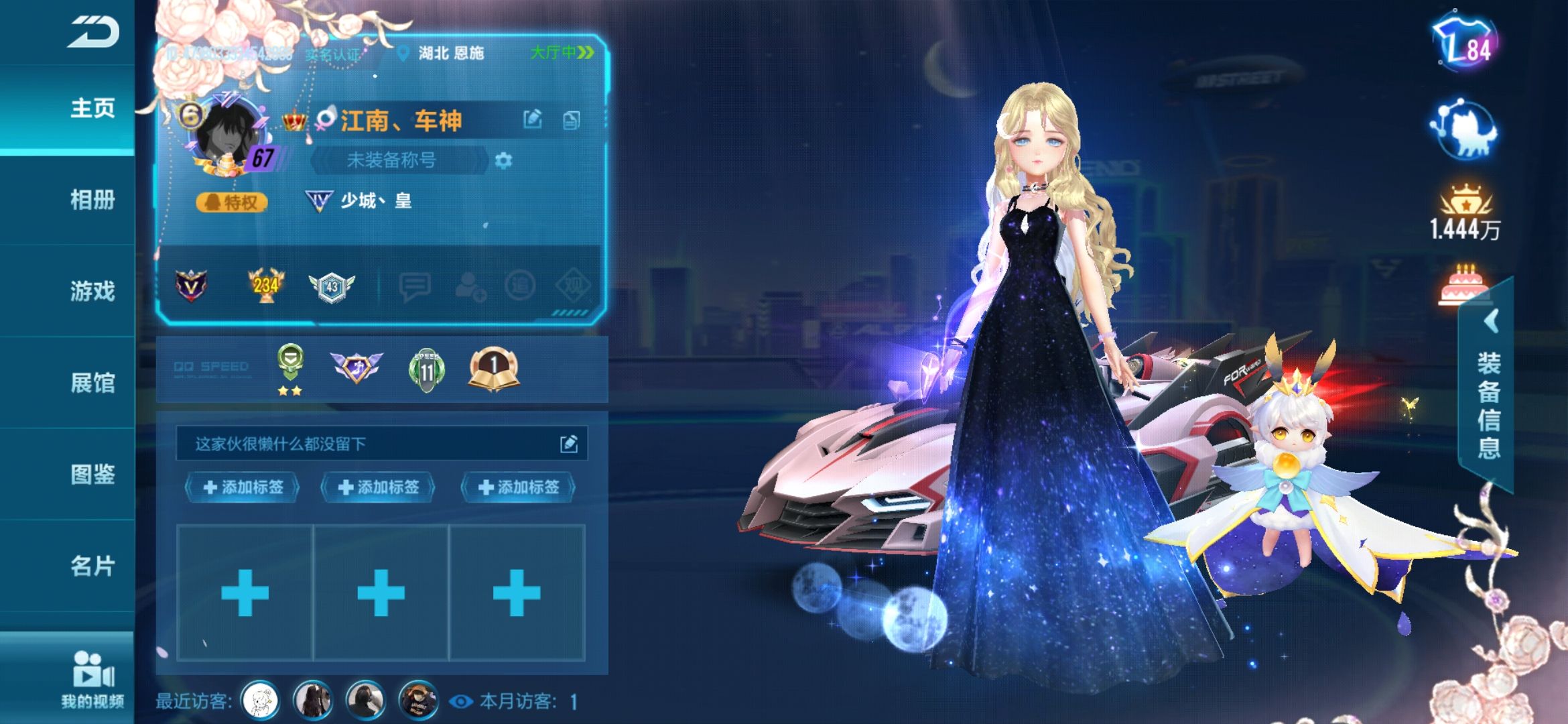This screenshot has height=724, width=1568.
Task: Click the 实名认证 link
Action: [334, 54]
